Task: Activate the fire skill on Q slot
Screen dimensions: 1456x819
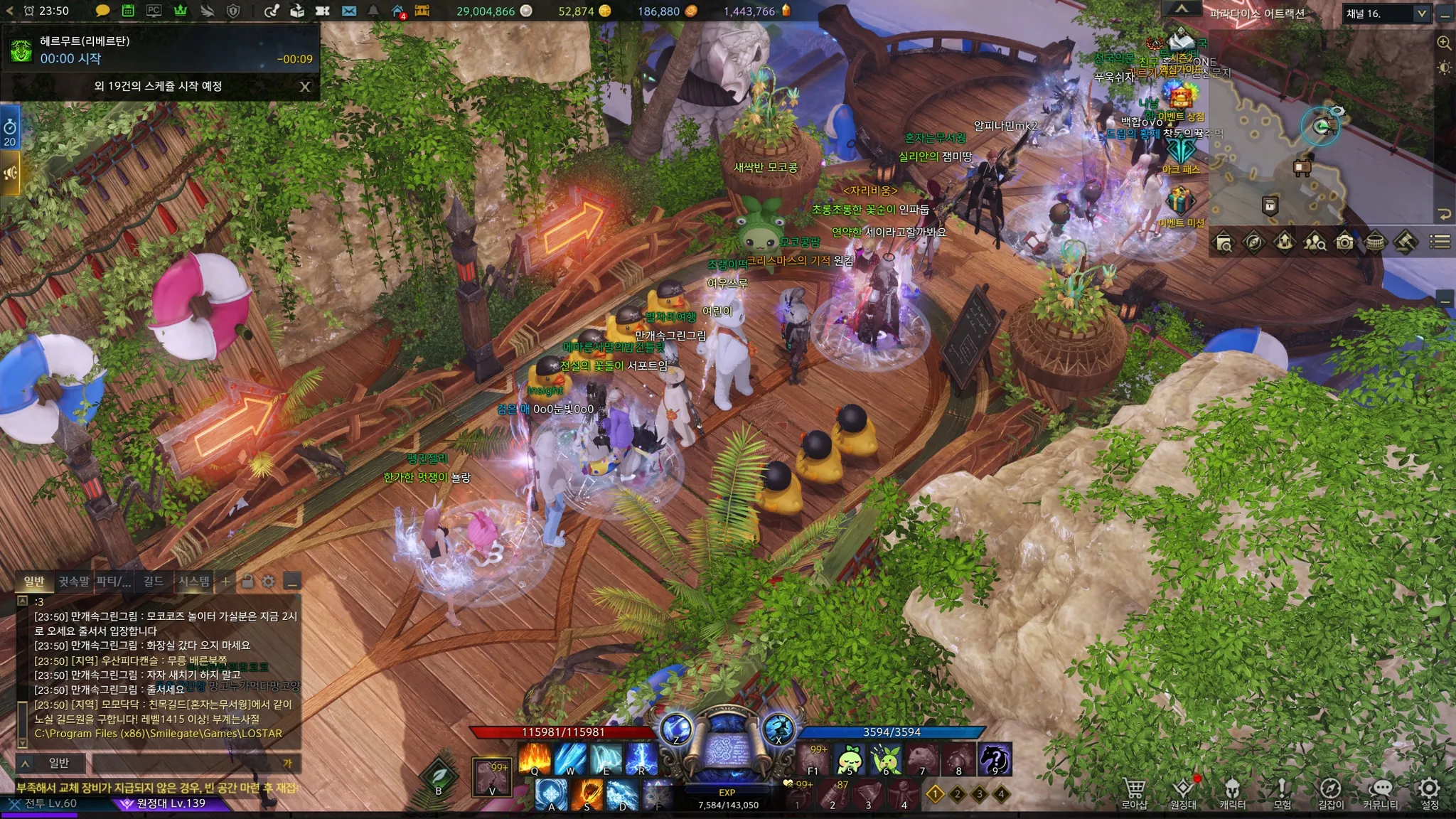Action: (535, 758)
